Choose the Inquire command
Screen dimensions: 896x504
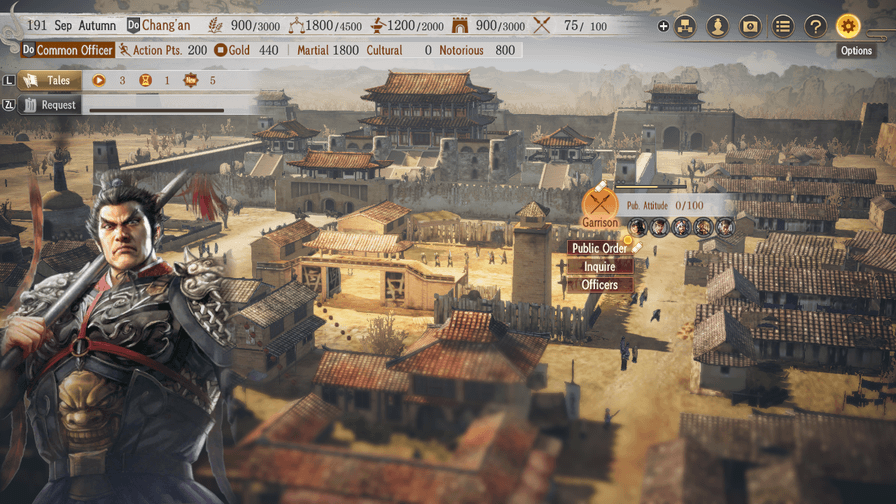coord(600,267)
